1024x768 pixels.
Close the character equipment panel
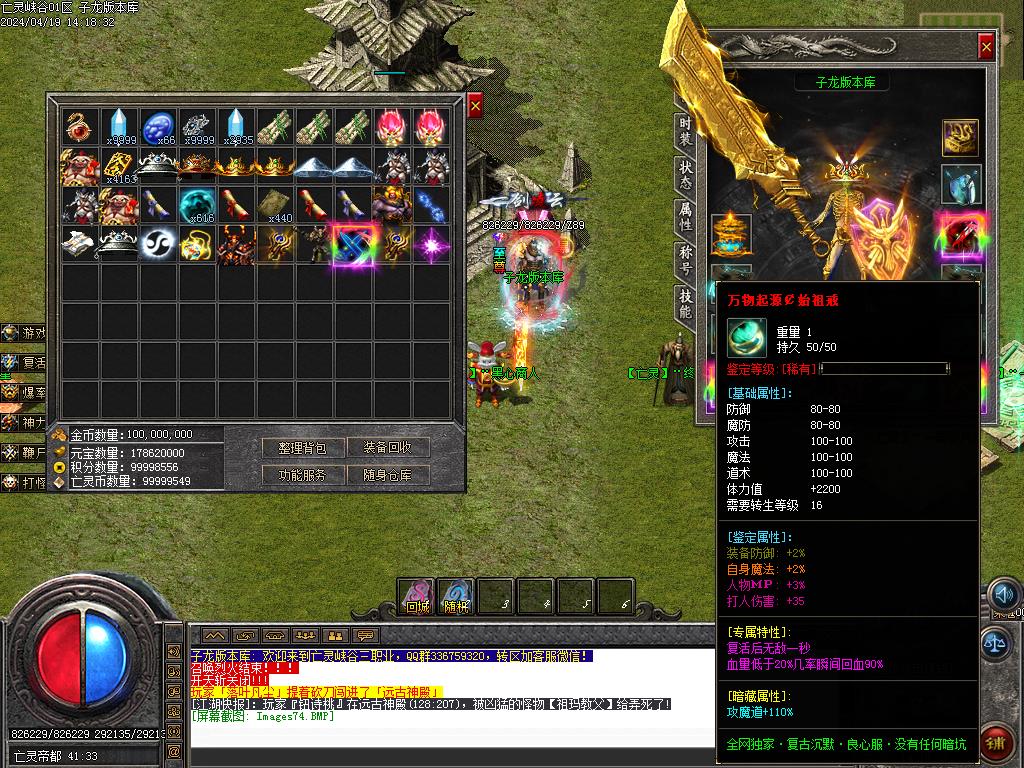[986, 46]
